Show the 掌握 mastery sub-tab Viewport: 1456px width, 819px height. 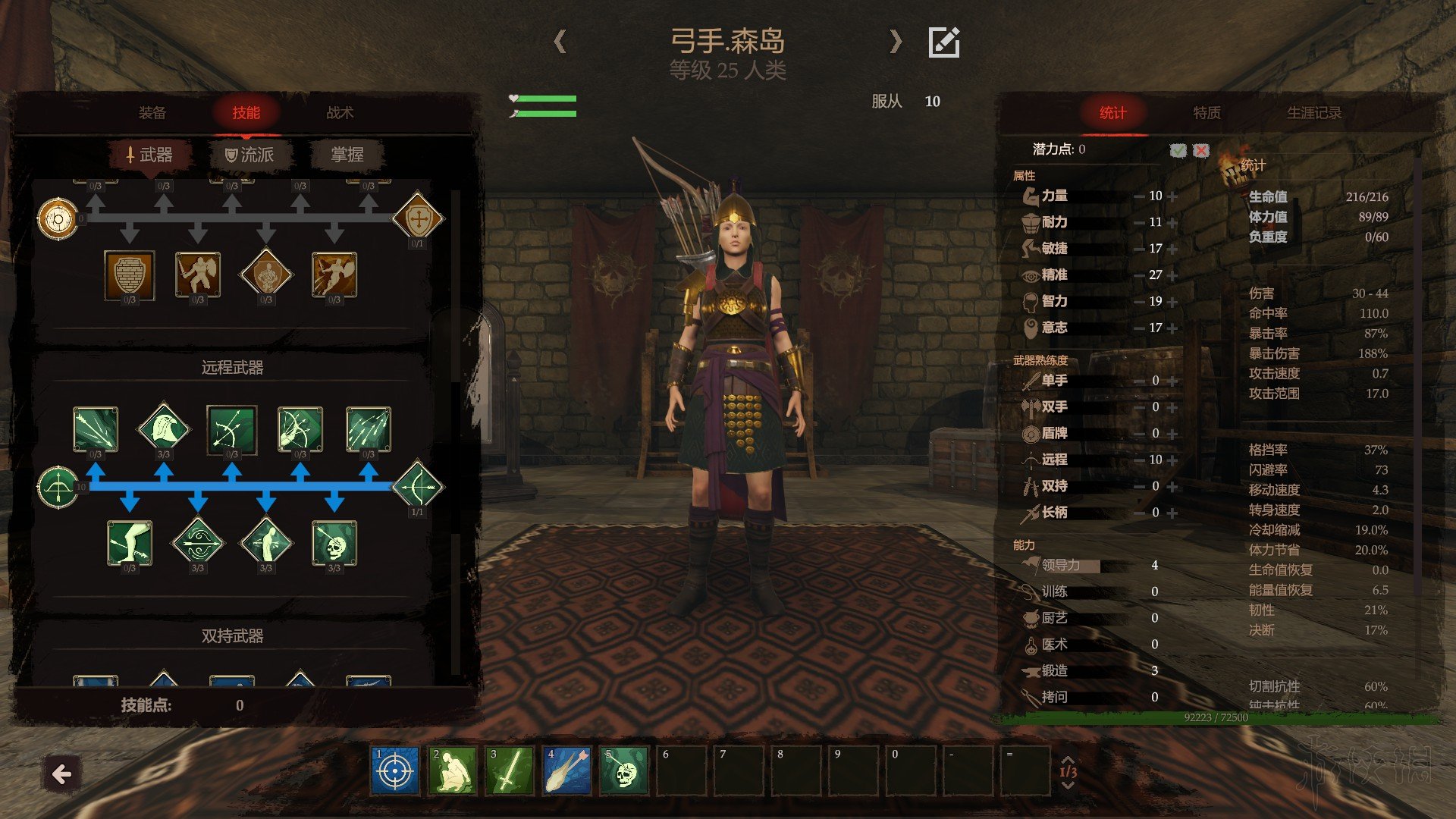pyautogui.click(x=347, y=155)
